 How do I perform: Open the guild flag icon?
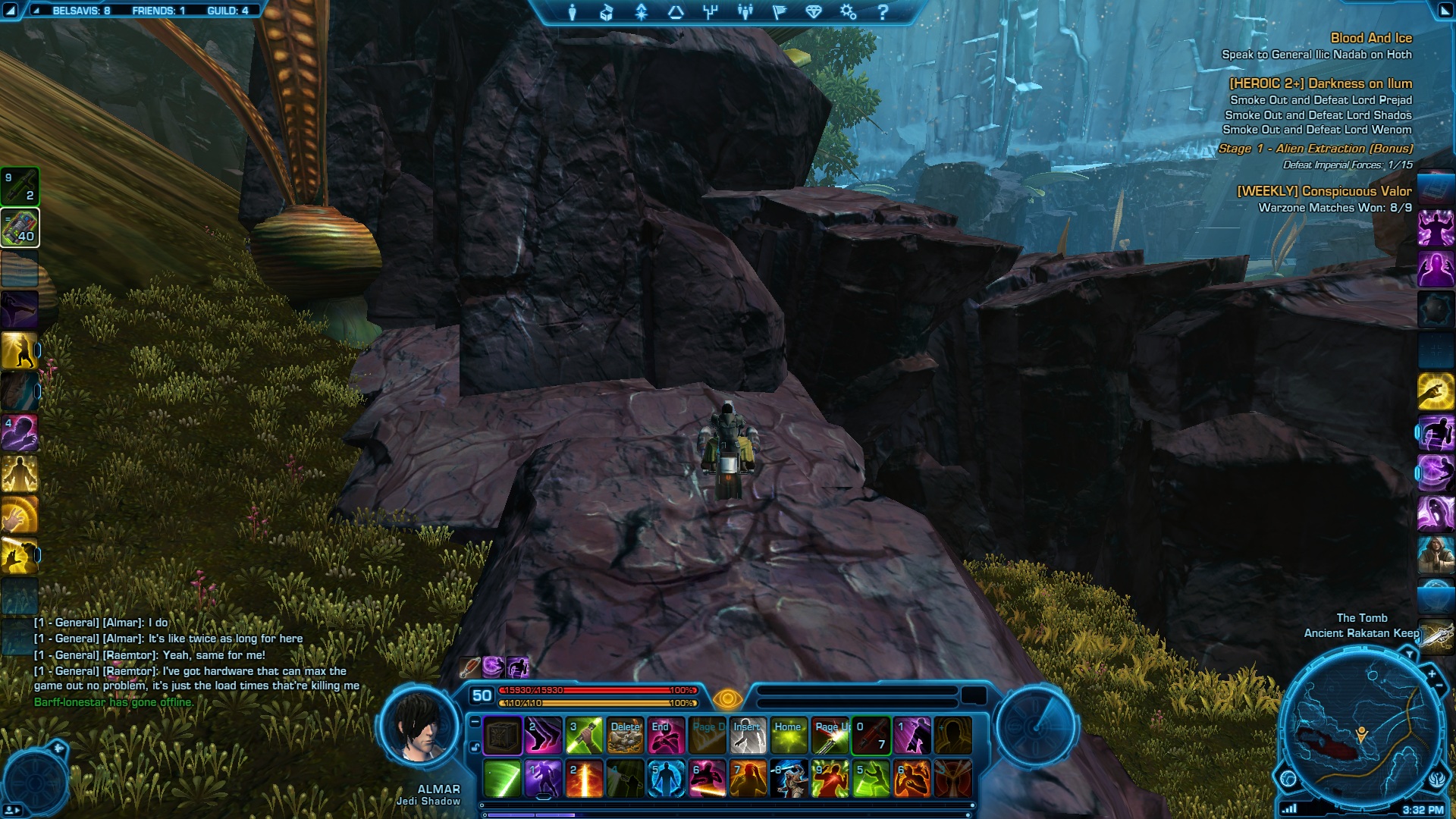click(780, 12)
